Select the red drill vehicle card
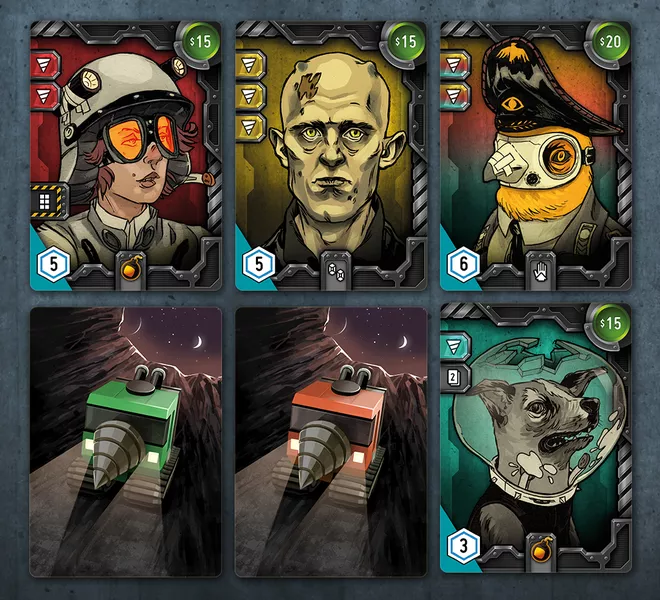 click(330, 440)
